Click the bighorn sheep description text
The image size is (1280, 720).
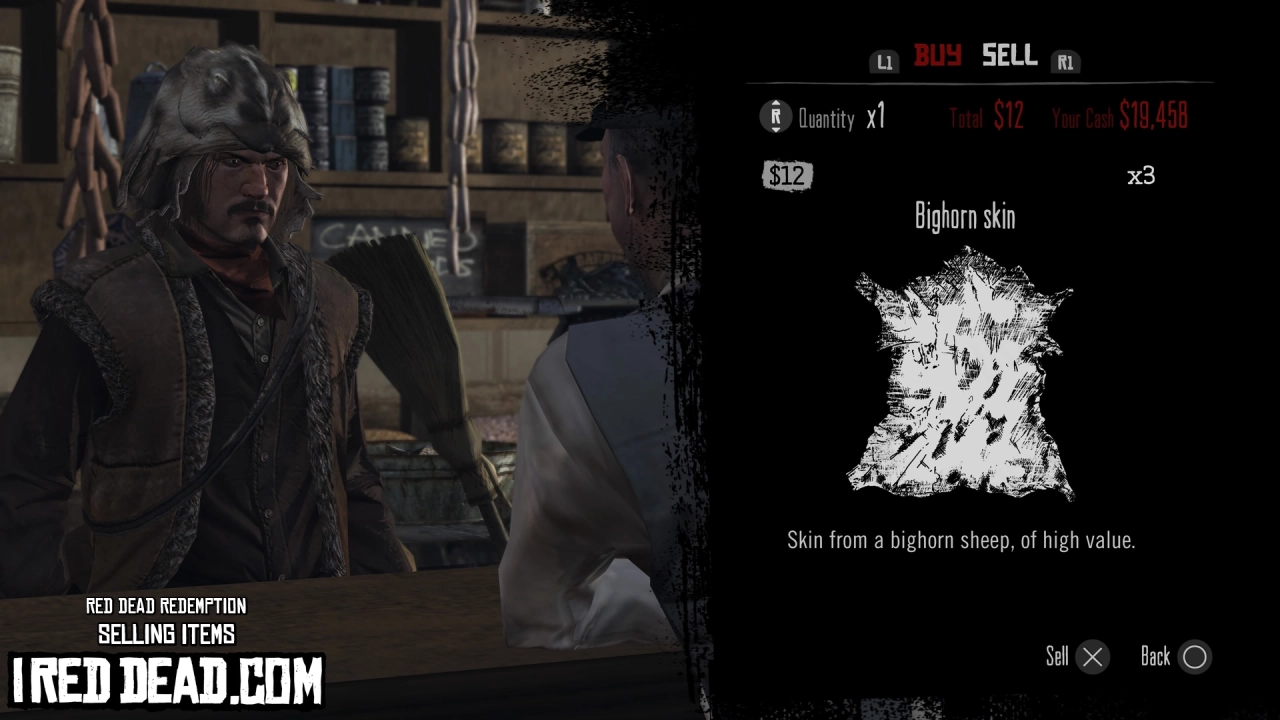(962, 540)
